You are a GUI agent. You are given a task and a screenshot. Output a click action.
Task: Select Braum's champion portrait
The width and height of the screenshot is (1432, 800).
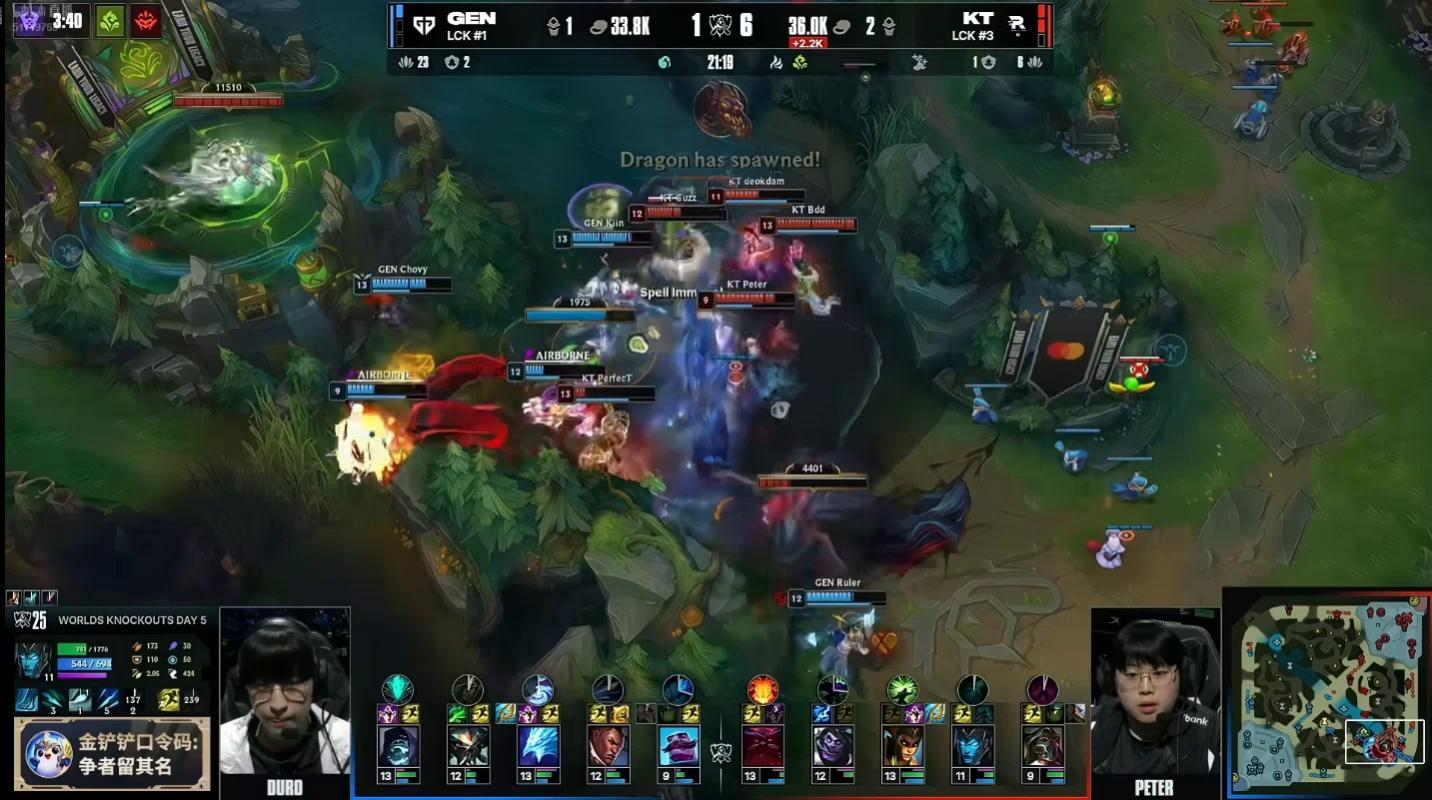coord(678,746)
